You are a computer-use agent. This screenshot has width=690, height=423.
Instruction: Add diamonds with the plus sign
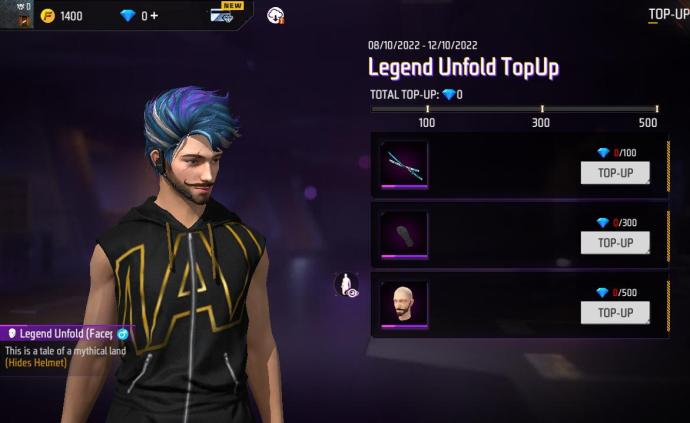coord(154,16)
